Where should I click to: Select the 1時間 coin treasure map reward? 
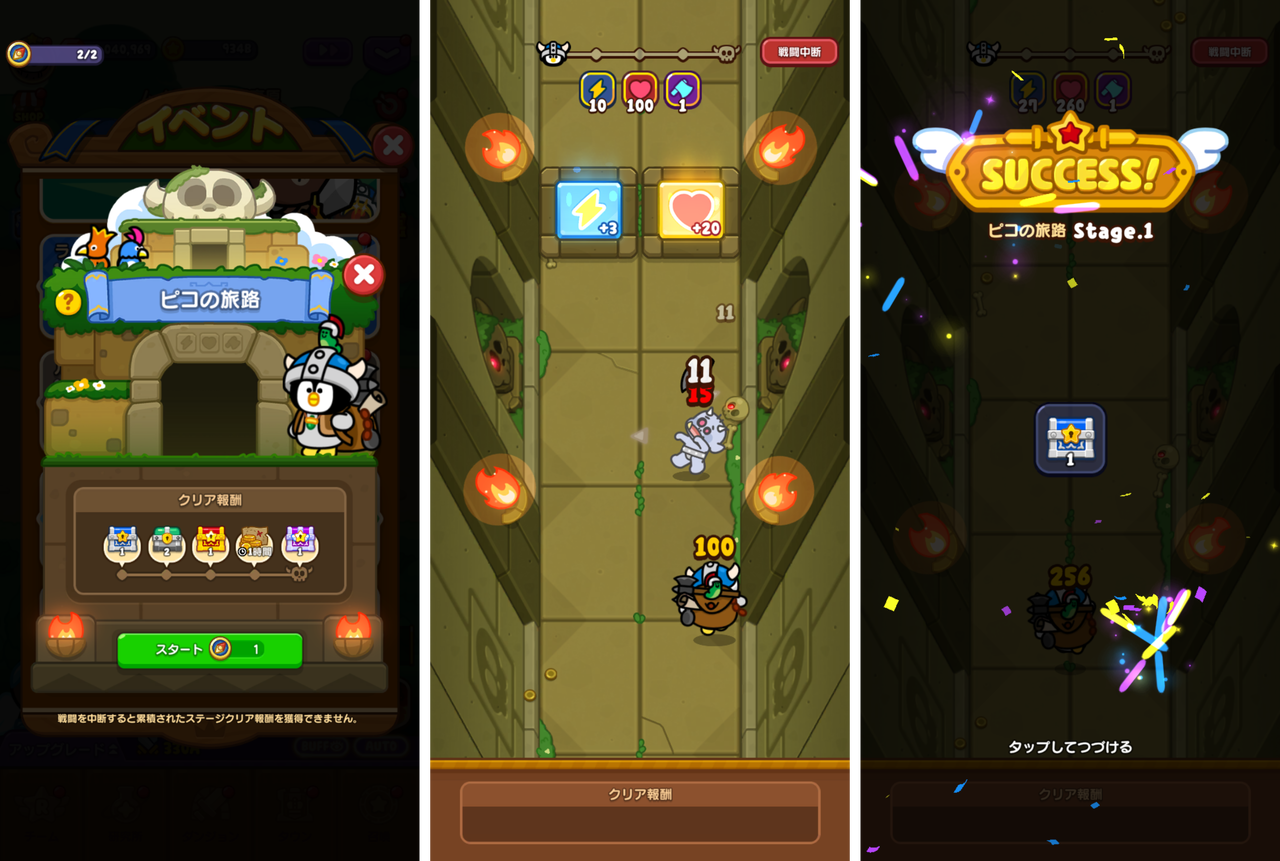(253, 541)
